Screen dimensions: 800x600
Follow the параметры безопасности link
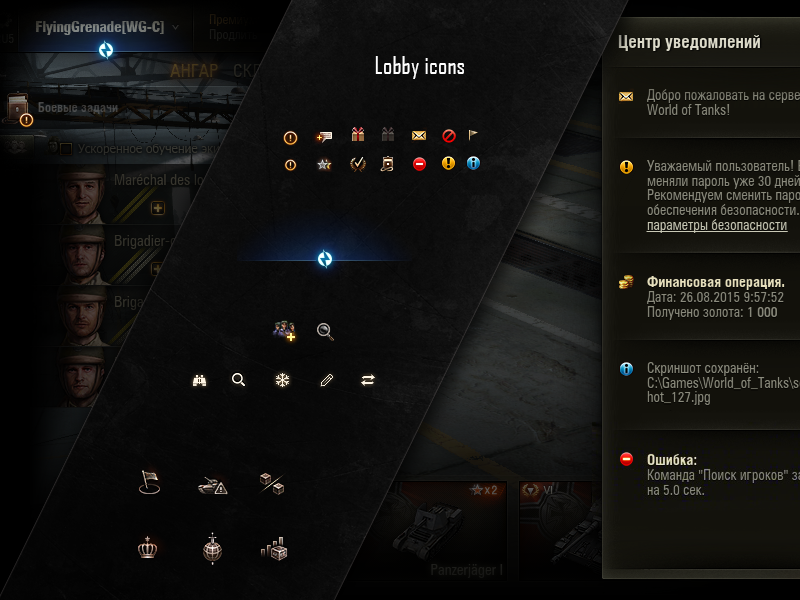pyautogui.click(x=716, y=226)
